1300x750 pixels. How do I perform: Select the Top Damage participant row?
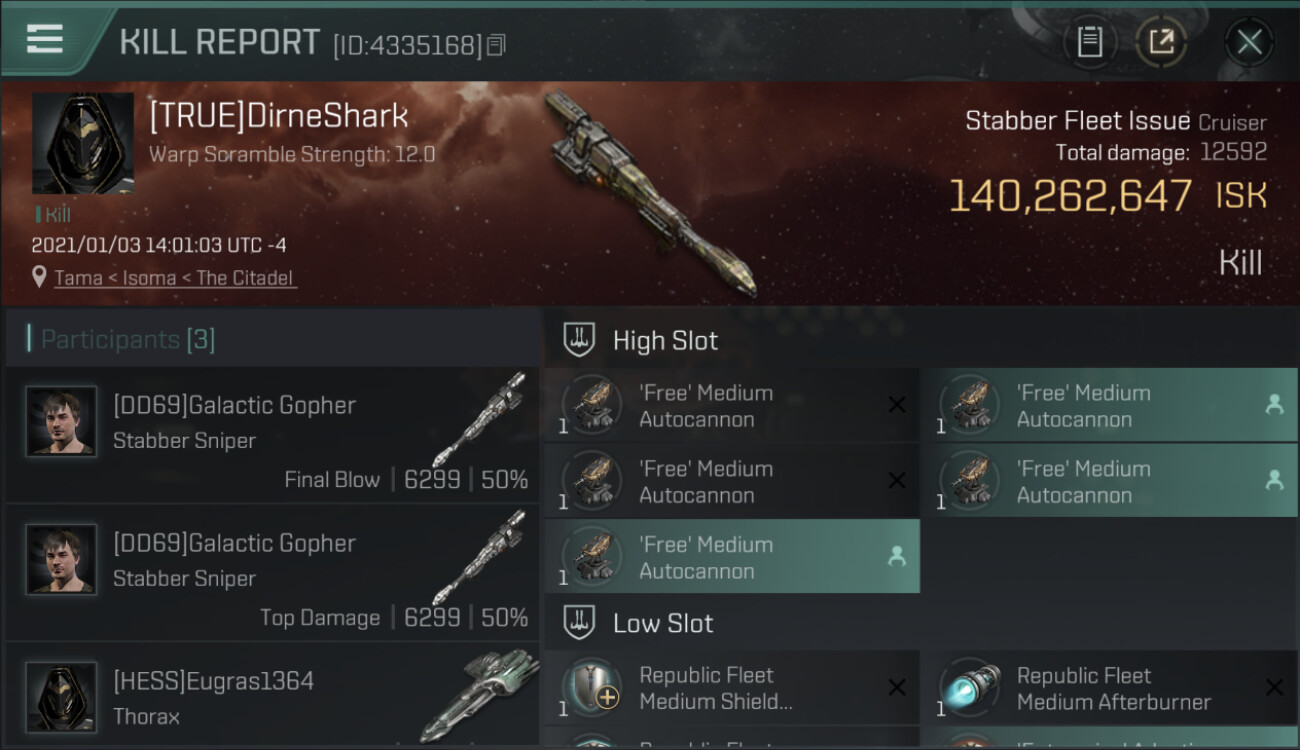pos(272,574)
